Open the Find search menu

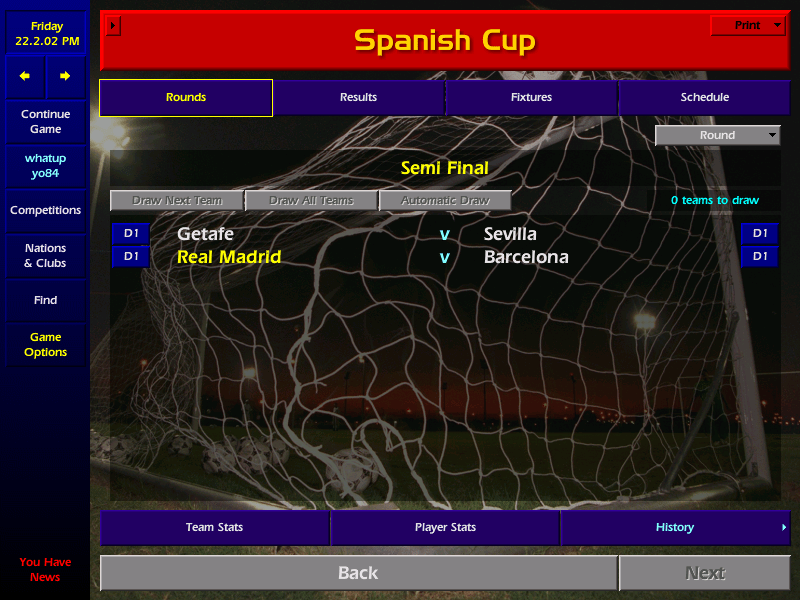[45, 300]
